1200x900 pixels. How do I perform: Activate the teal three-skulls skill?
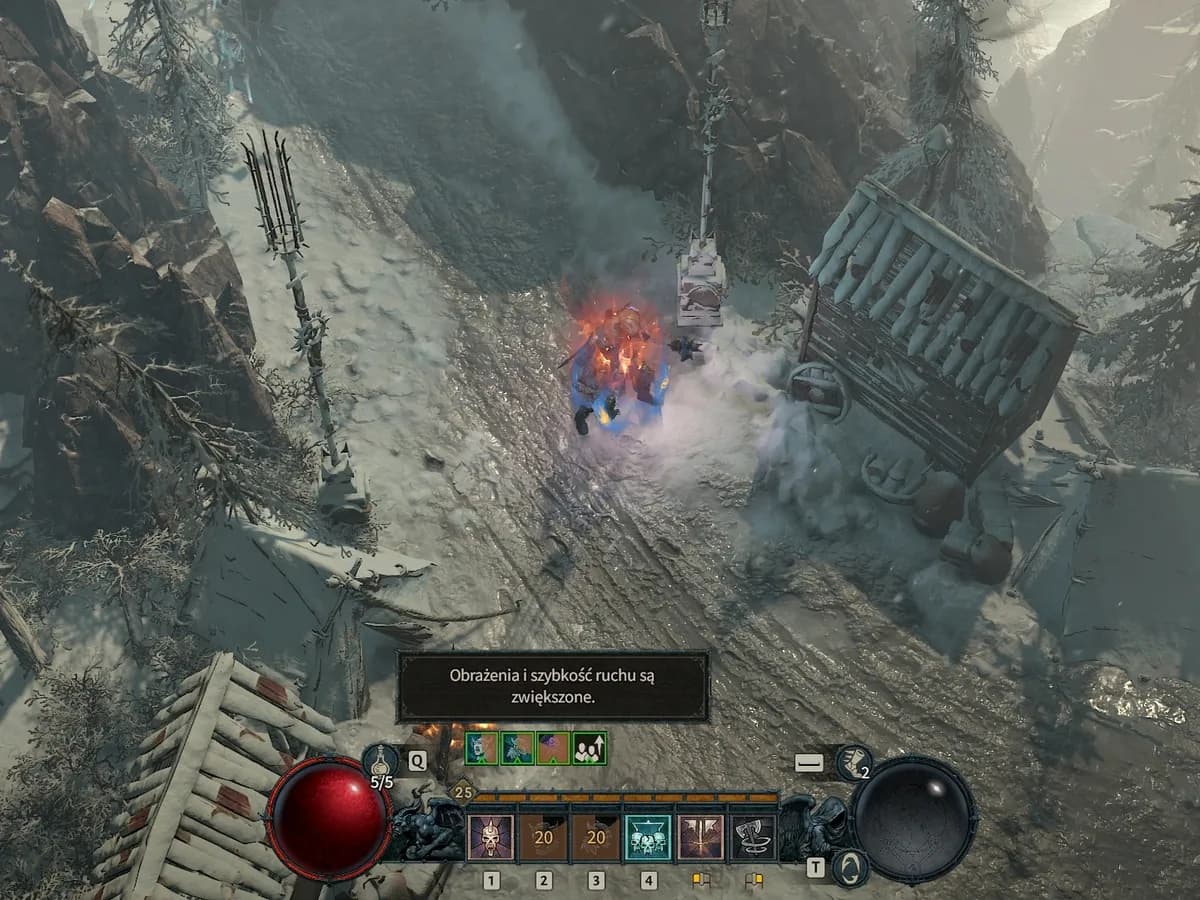pos(649,837)
